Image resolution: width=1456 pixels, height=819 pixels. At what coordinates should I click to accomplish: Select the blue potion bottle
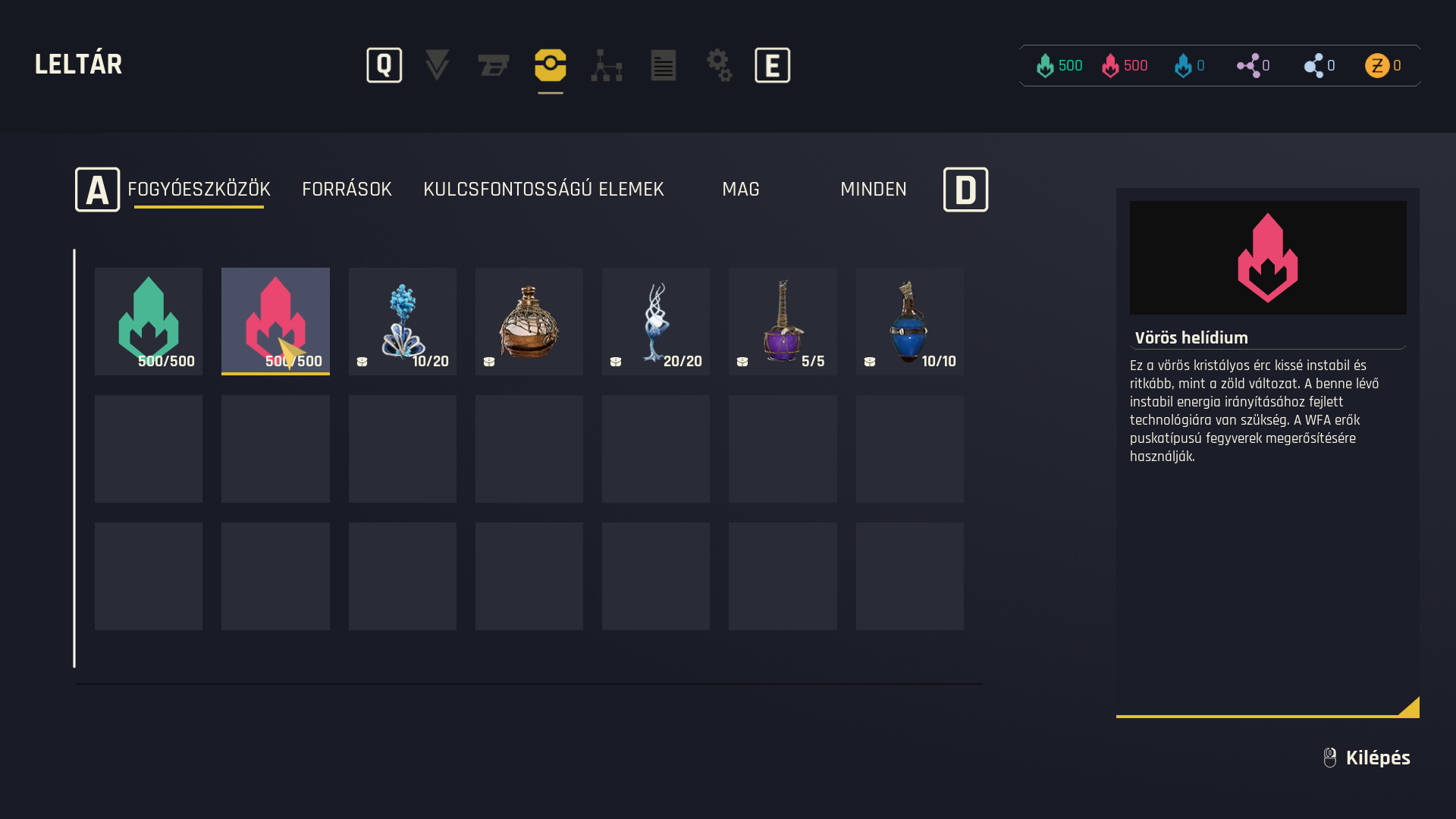coord(910,321)
